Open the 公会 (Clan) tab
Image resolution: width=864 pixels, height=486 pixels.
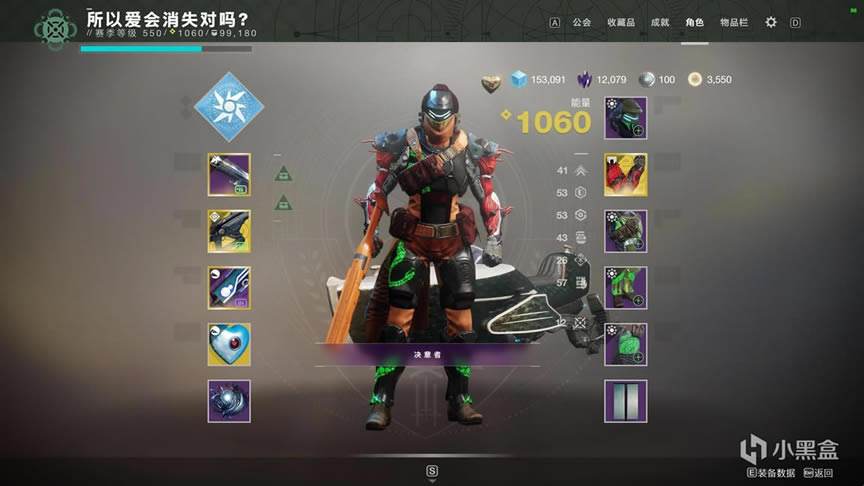click(x=582, y=22)
